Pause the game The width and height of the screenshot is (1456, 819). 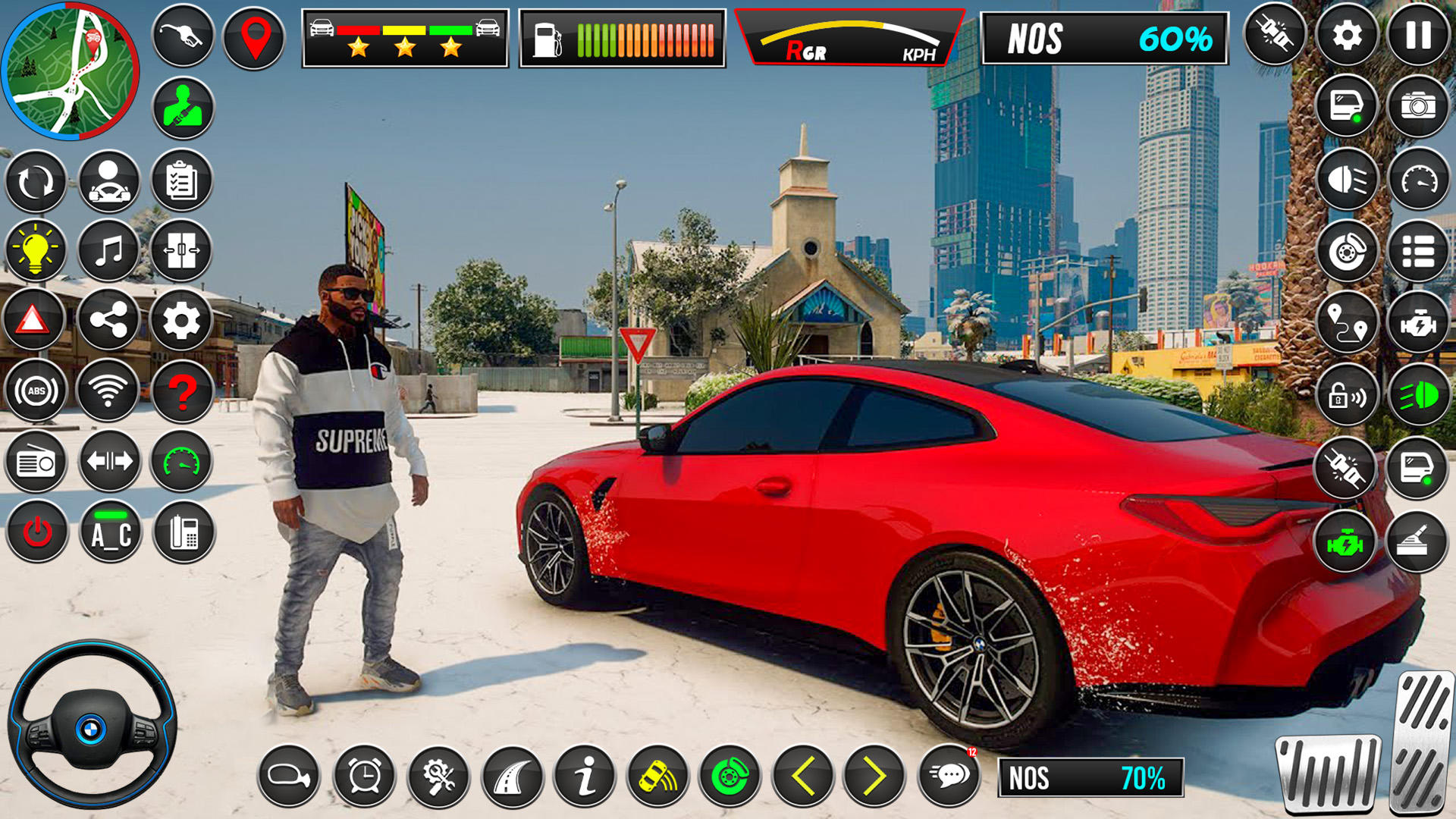pyautogui.click(x=1418, y=35)
